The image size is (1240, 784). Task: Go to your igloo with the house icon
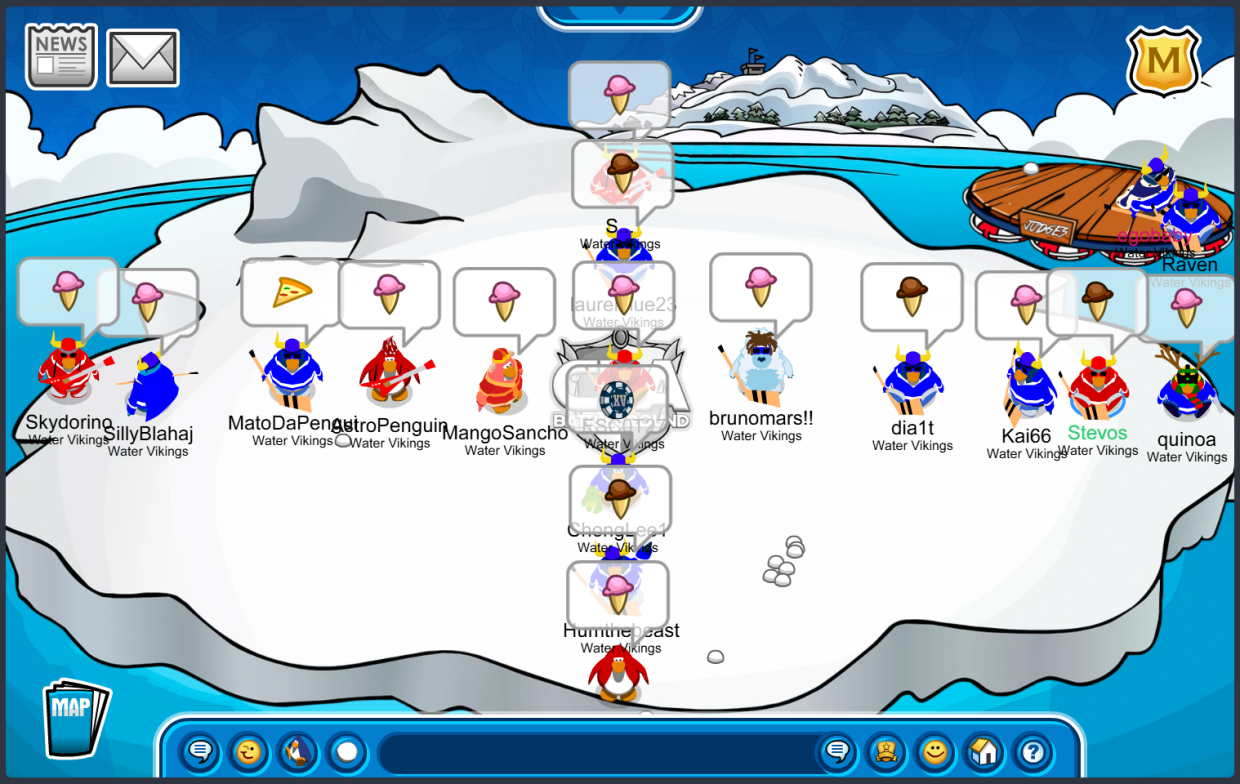pyautogui.click(x=984, y=751)
